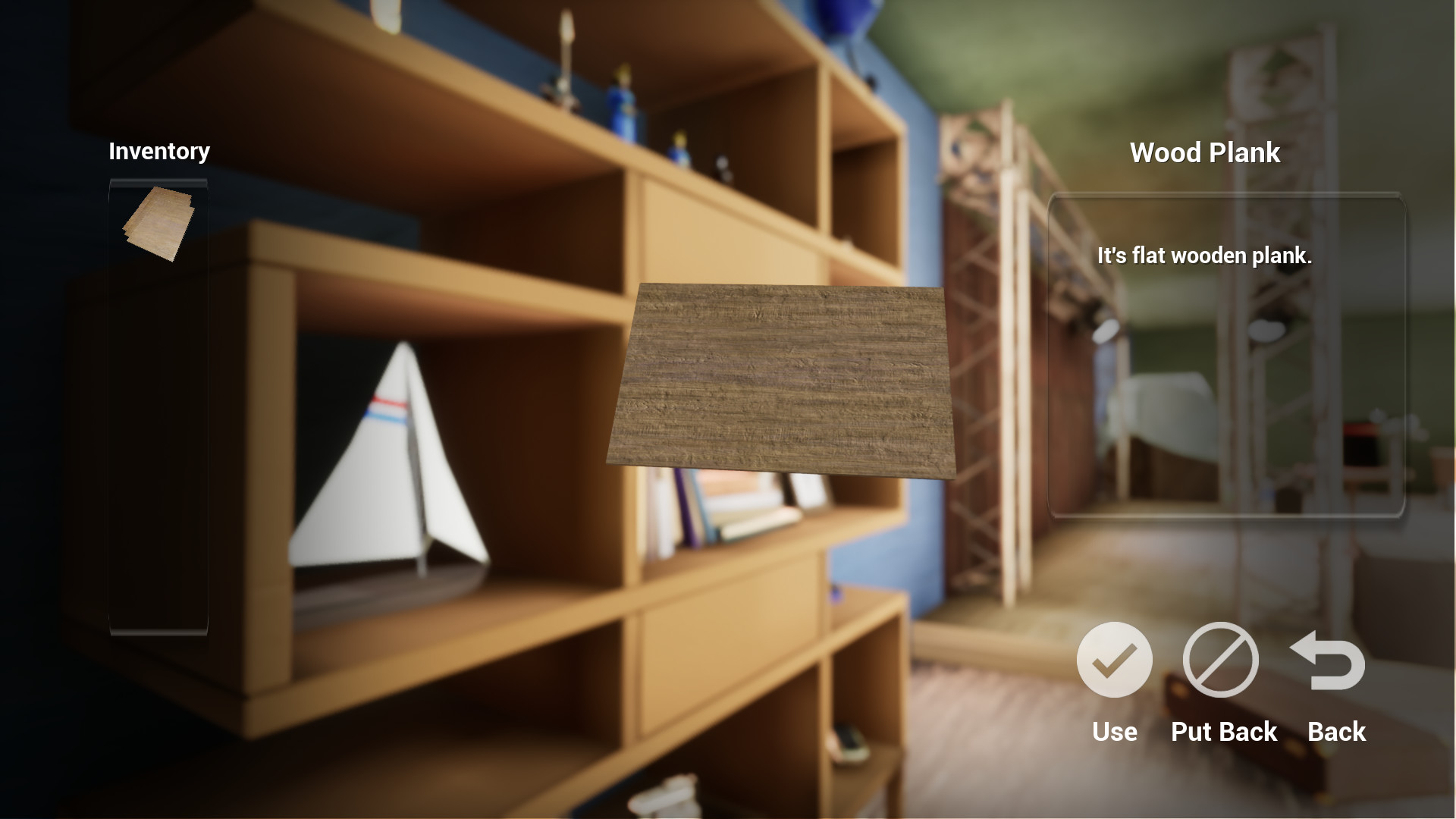
Task: Click the Put Back label text
Action: pos(1222,732)
